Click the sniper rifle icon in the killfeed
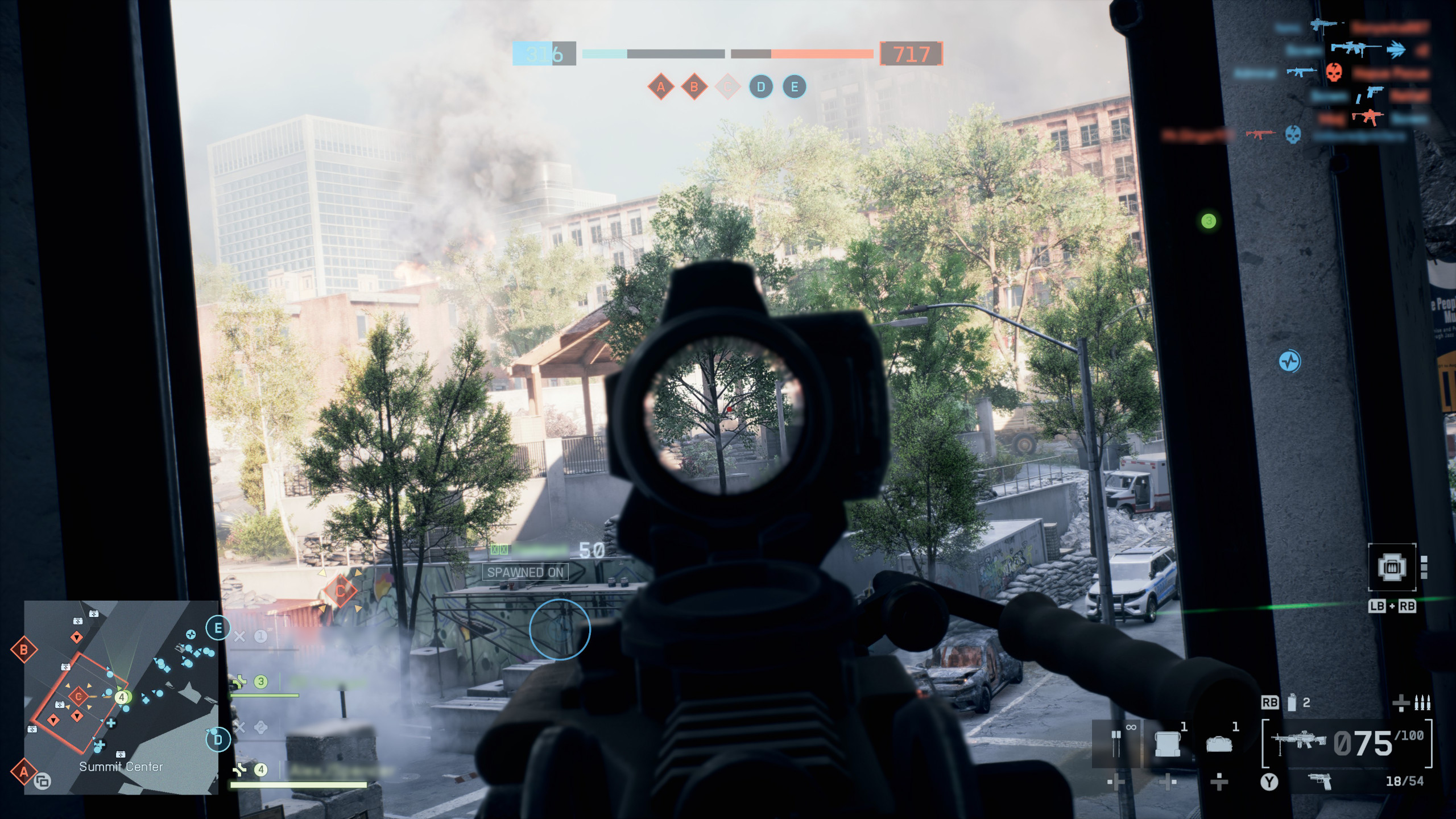 click(1347, 48)
